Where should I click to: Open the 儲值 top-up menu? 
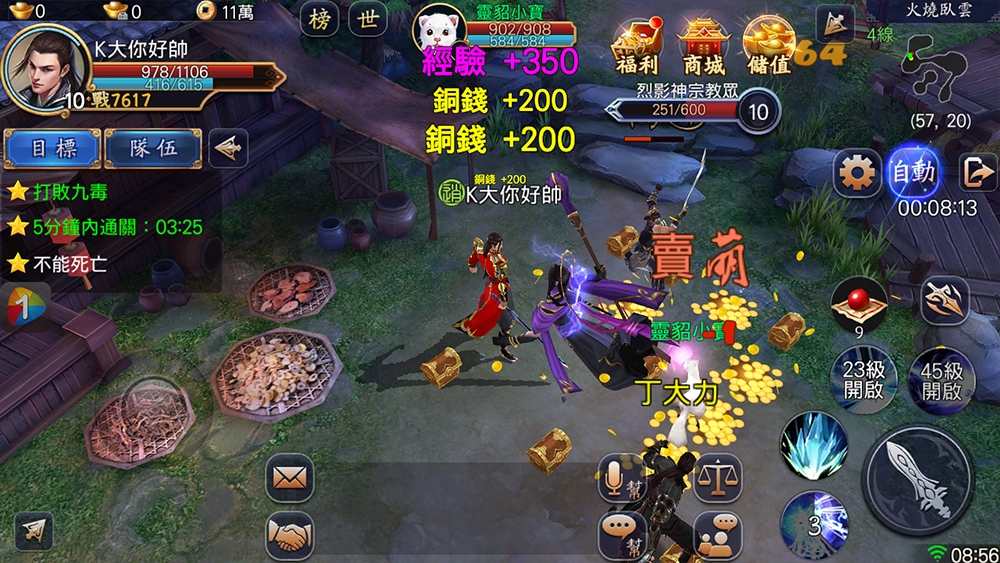(x=767, y=46)
